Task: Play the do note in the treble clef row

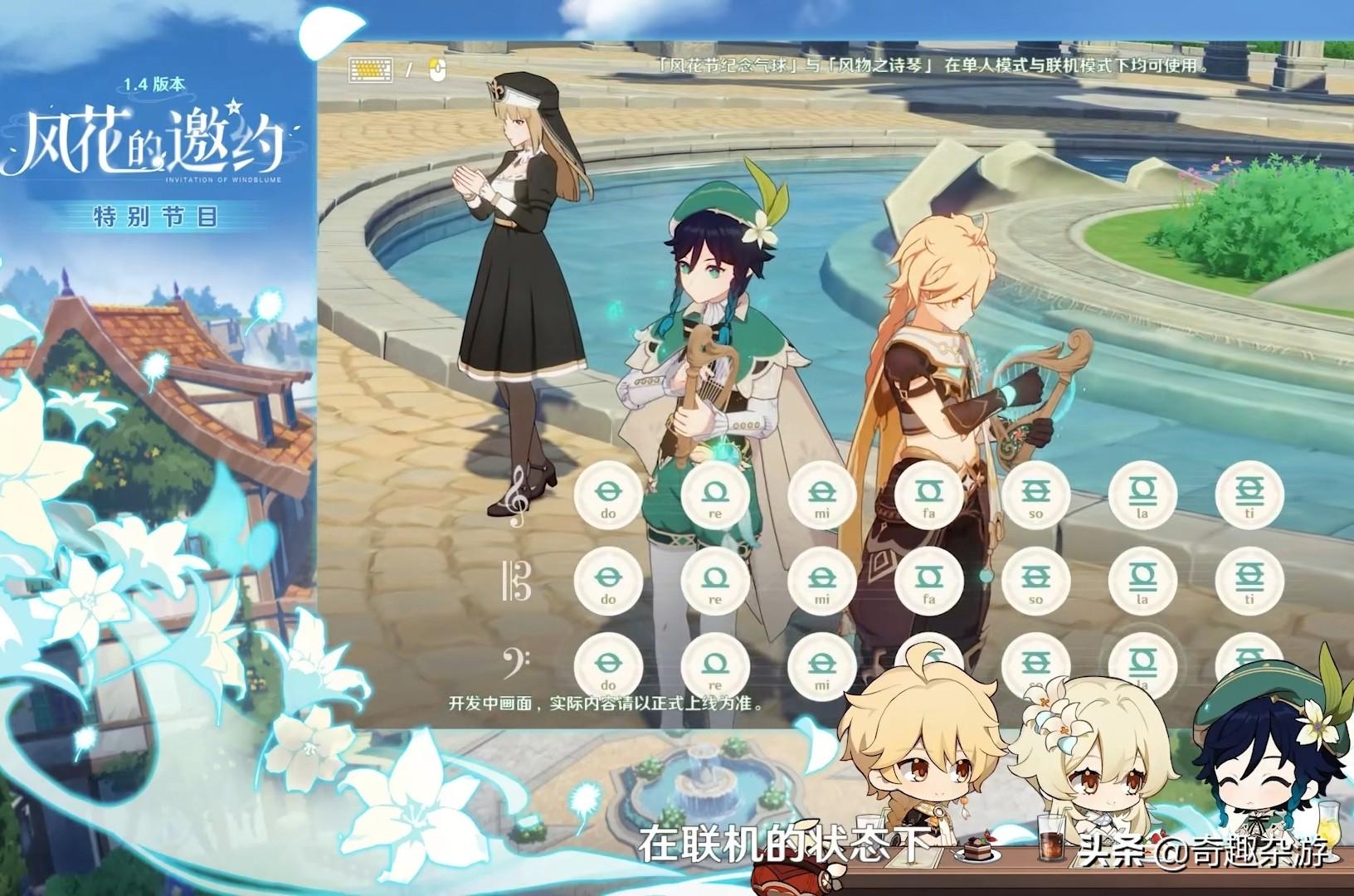Action: tap(608, 495)
